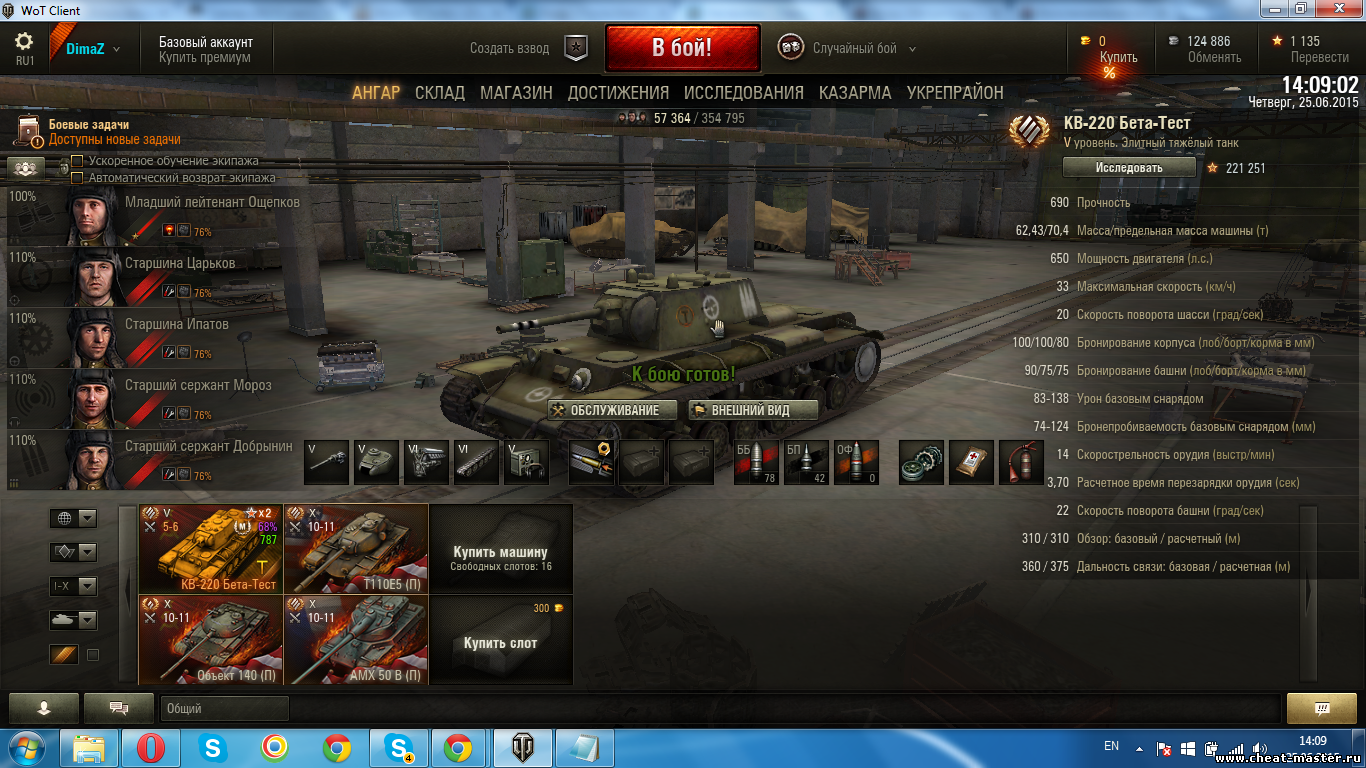
Task: Start battle with the red В бой! button
Action: click(x=682, y=48)
